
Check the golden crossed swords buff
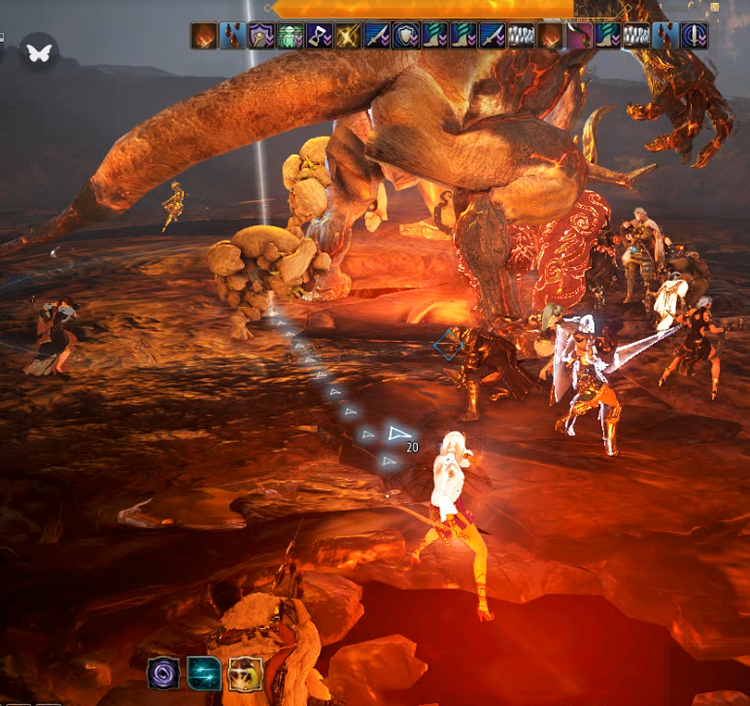click(x=349, y=37)
